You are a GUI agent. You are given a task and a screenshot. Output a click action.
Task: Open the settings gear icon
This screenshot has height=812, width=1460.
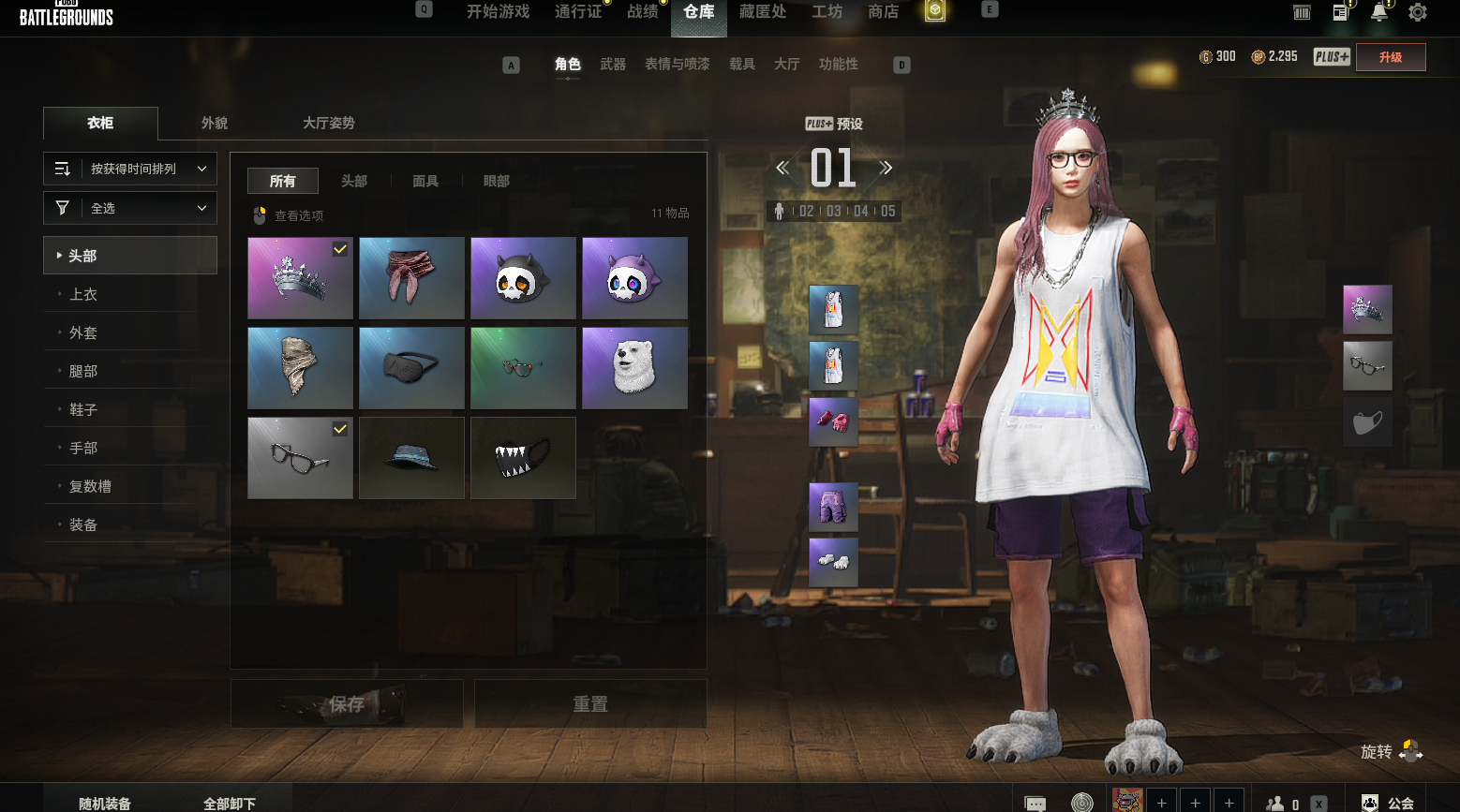point(1418,12)
